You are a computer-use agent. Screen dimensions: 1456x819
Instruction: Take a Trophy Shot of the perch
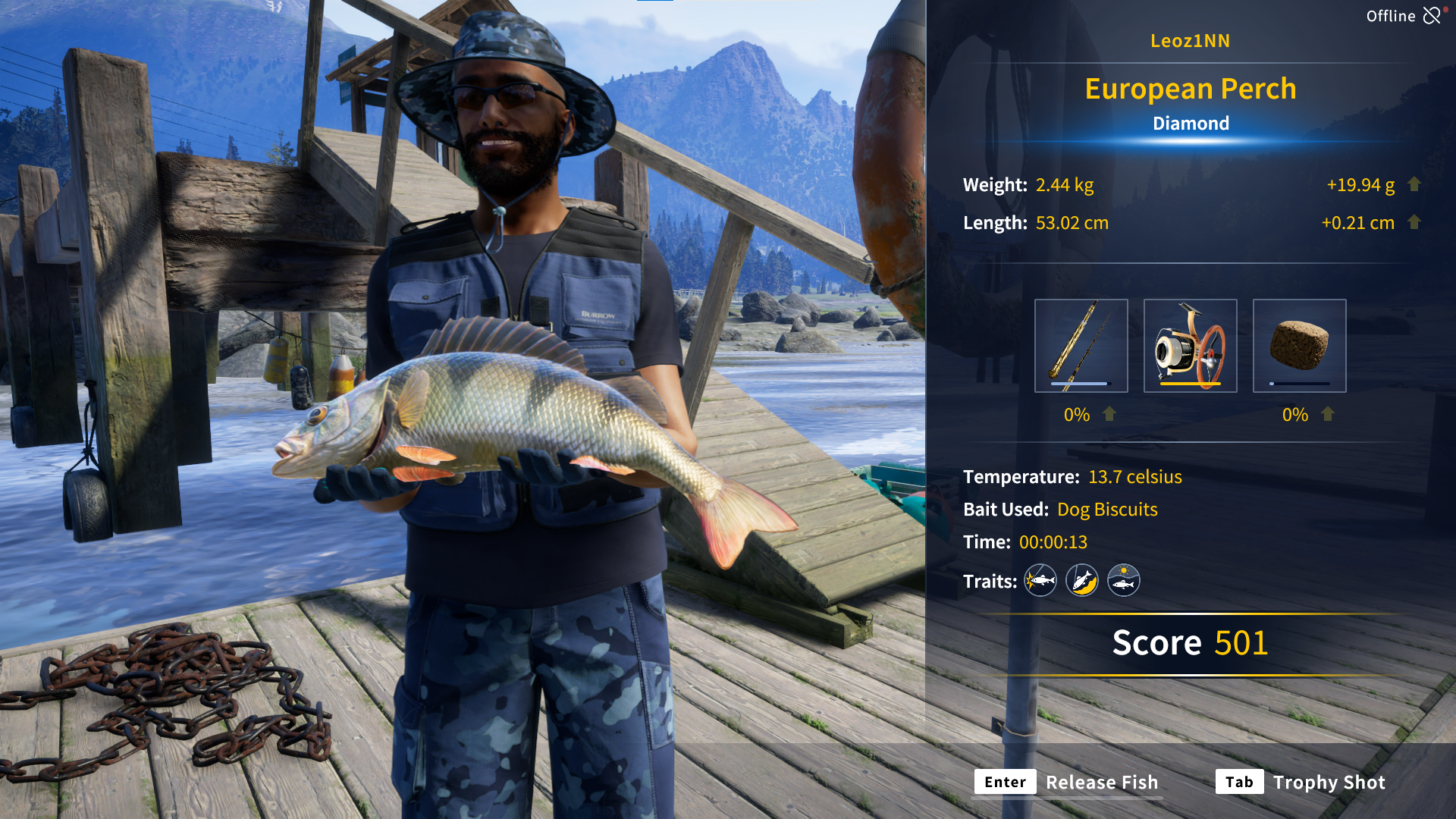tap(1301, 782)
